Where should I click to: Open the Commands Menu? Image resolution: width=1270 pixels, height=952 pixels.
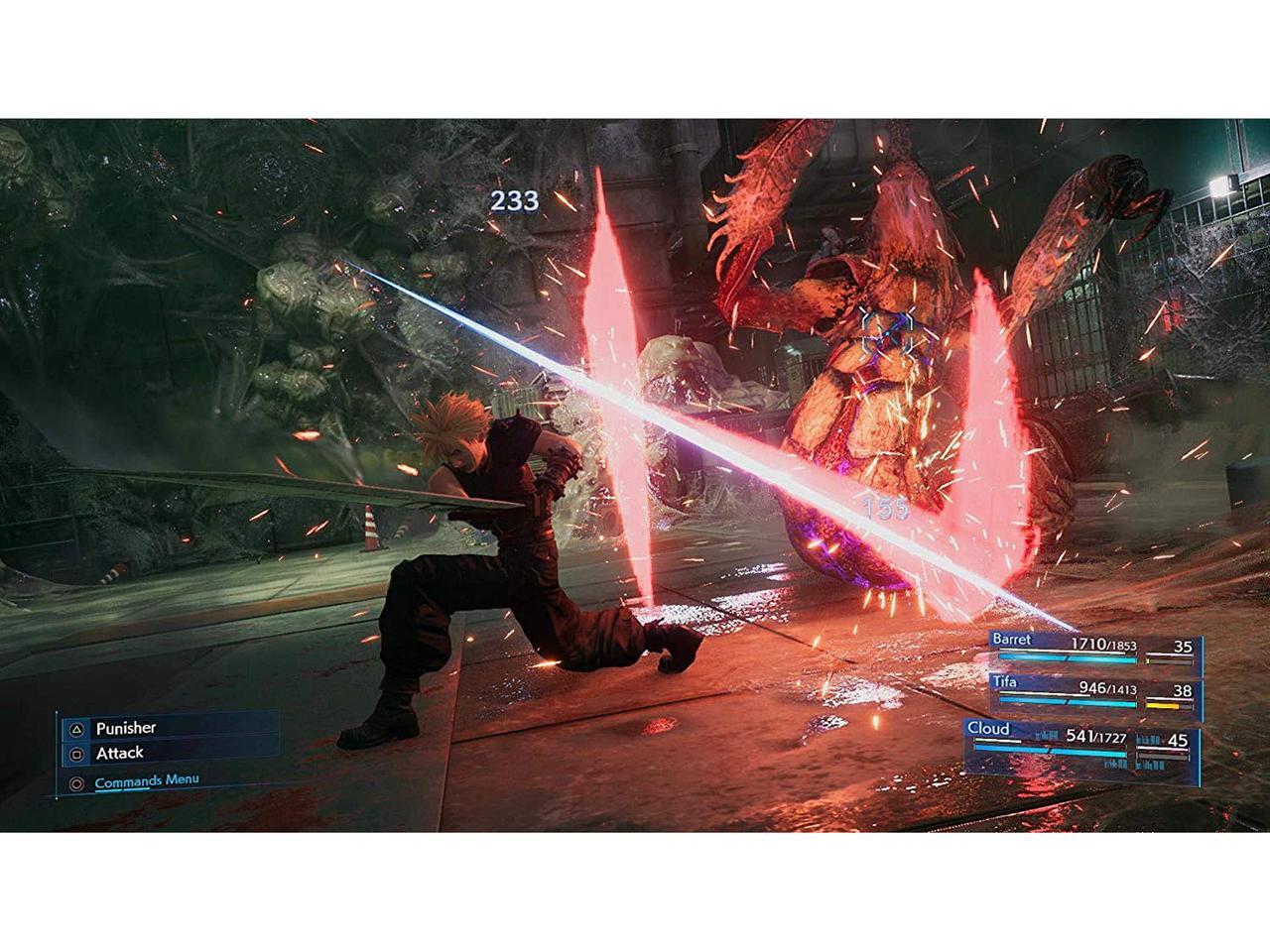(x=146, y=781)
